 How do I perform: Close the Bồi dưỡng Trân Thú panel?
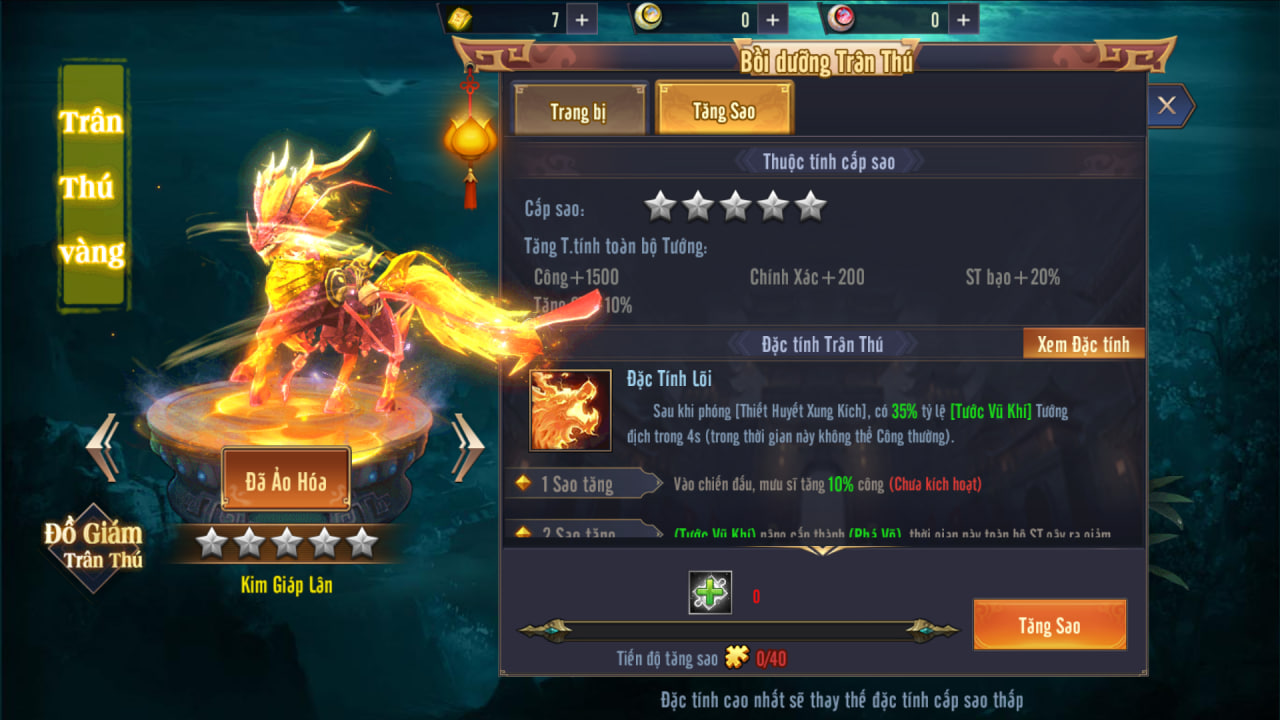tap(1167, 105)
